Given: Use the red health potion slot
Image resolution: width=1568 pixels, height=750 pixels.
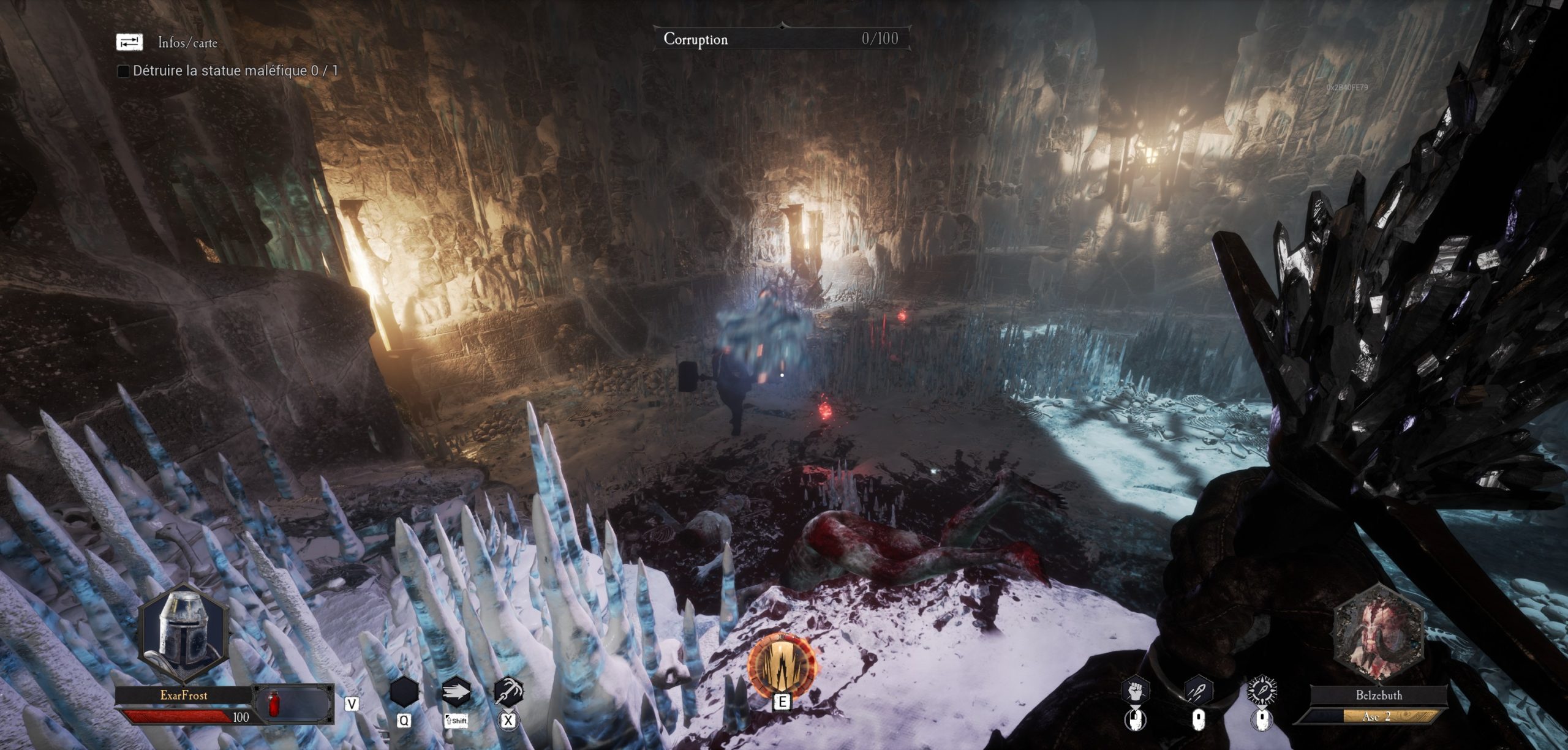Looking at the screenshot, I should pos(273,705).
